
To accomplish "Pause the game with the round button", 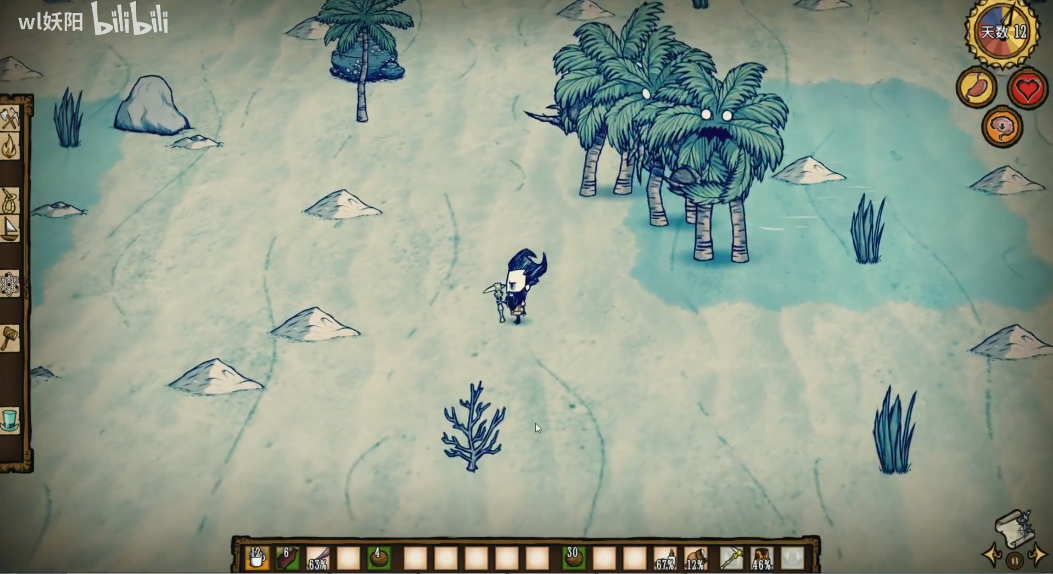I will [1014, 560].
